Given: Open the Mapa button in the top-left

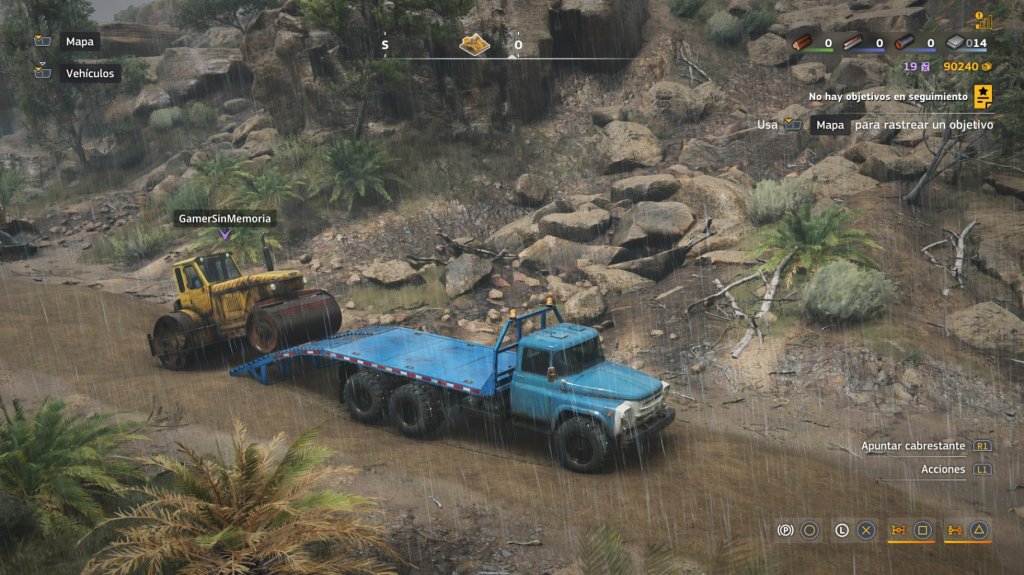Looking at the screenshot, I should coord(79,42).
